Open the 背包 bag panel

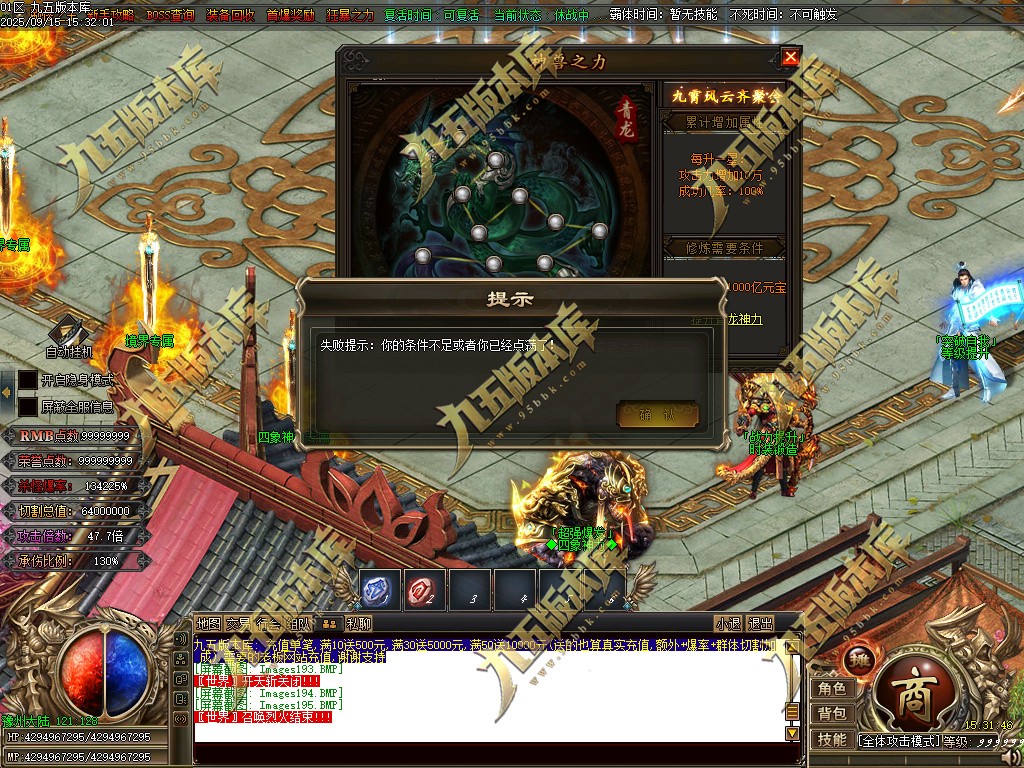[x=832, y=714]
